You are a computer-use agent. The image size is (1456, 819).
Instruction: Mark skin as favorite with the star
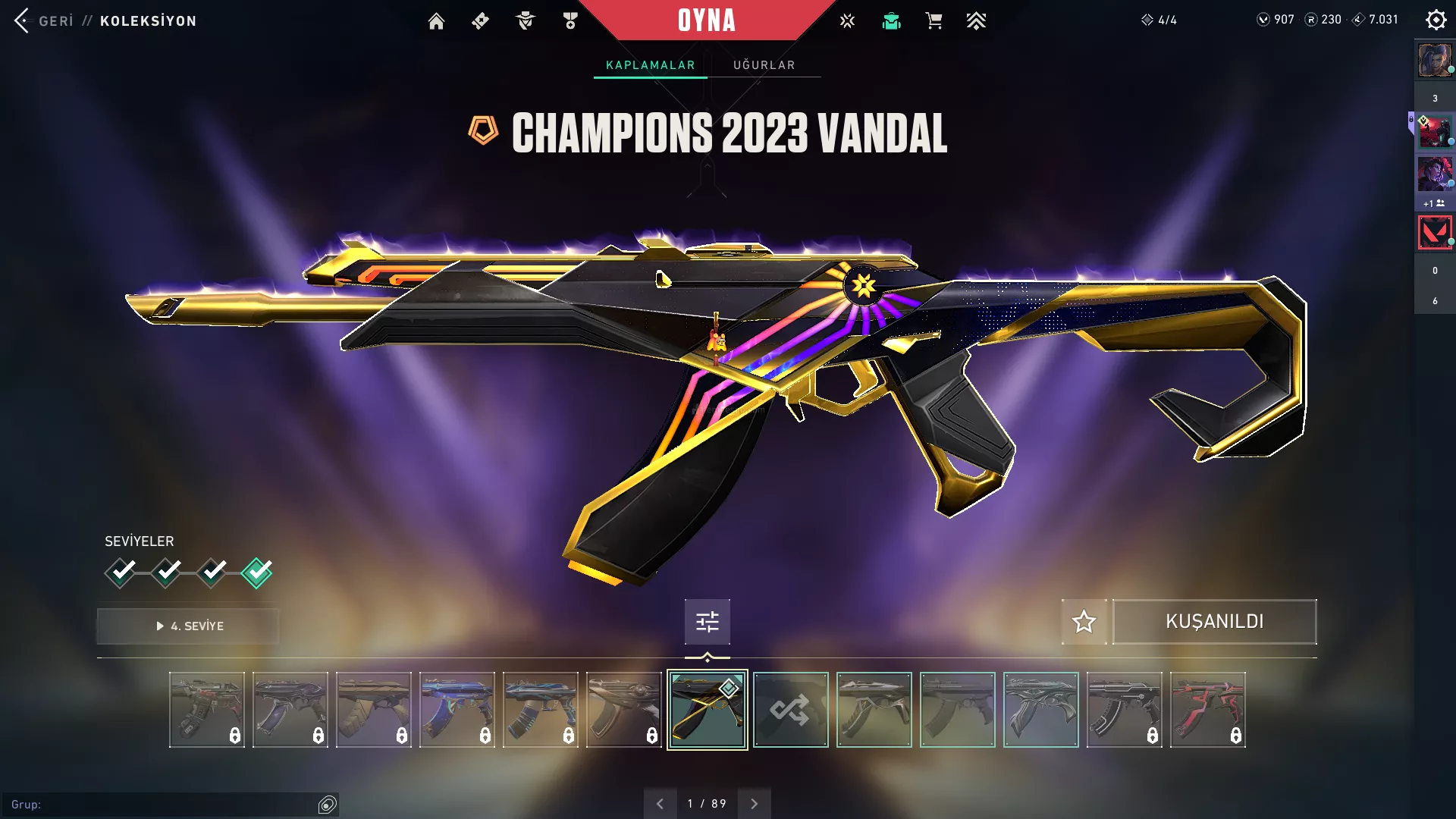pyautogui.click(x=1084, y=622)
